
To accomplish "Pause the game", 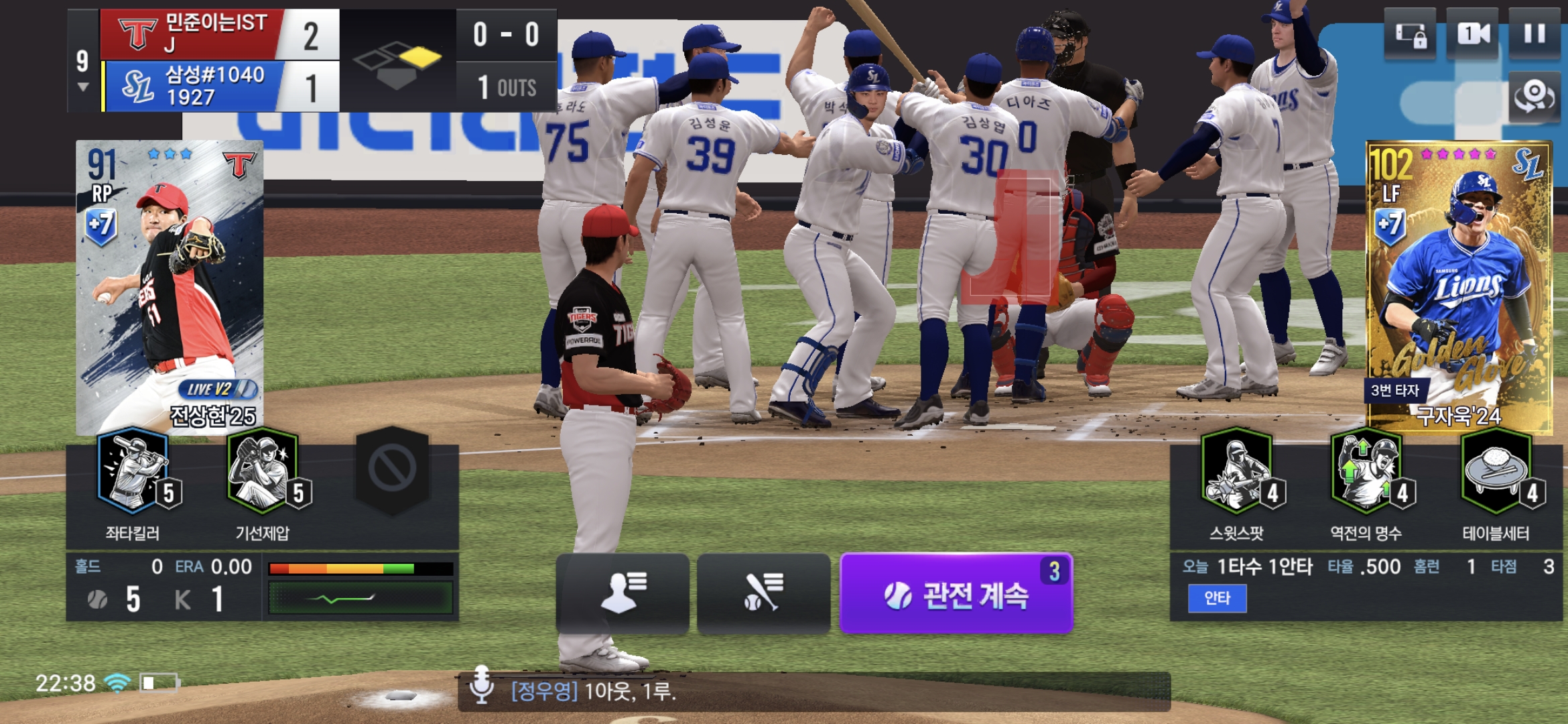I will tap(1534, 34).
